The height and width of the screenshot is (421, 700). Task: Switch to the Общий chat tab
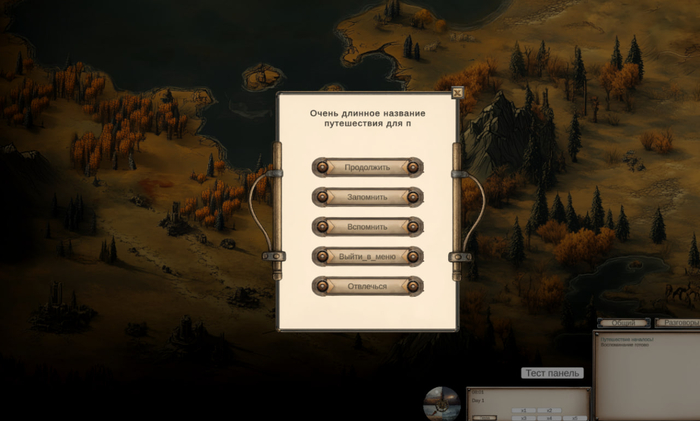[624, 323]
